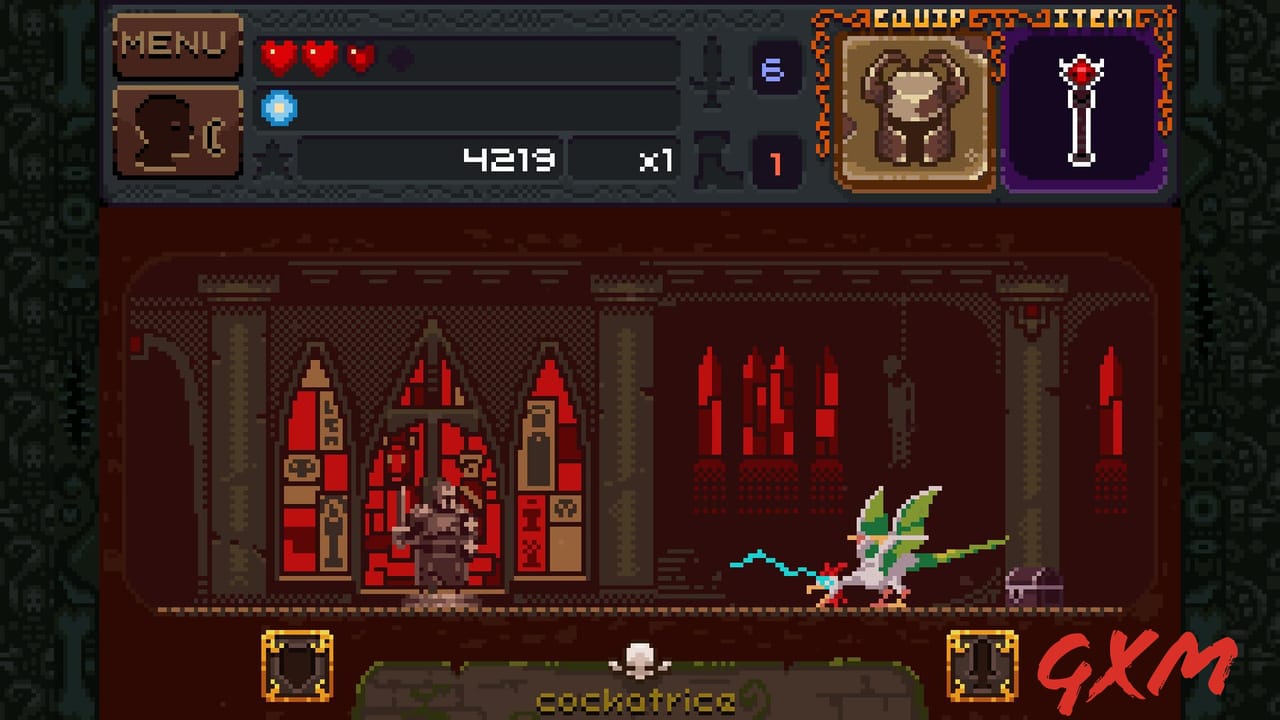Open the MENU
The image size is (1280, 720).
pyautogui.click(x=177, y=45)
